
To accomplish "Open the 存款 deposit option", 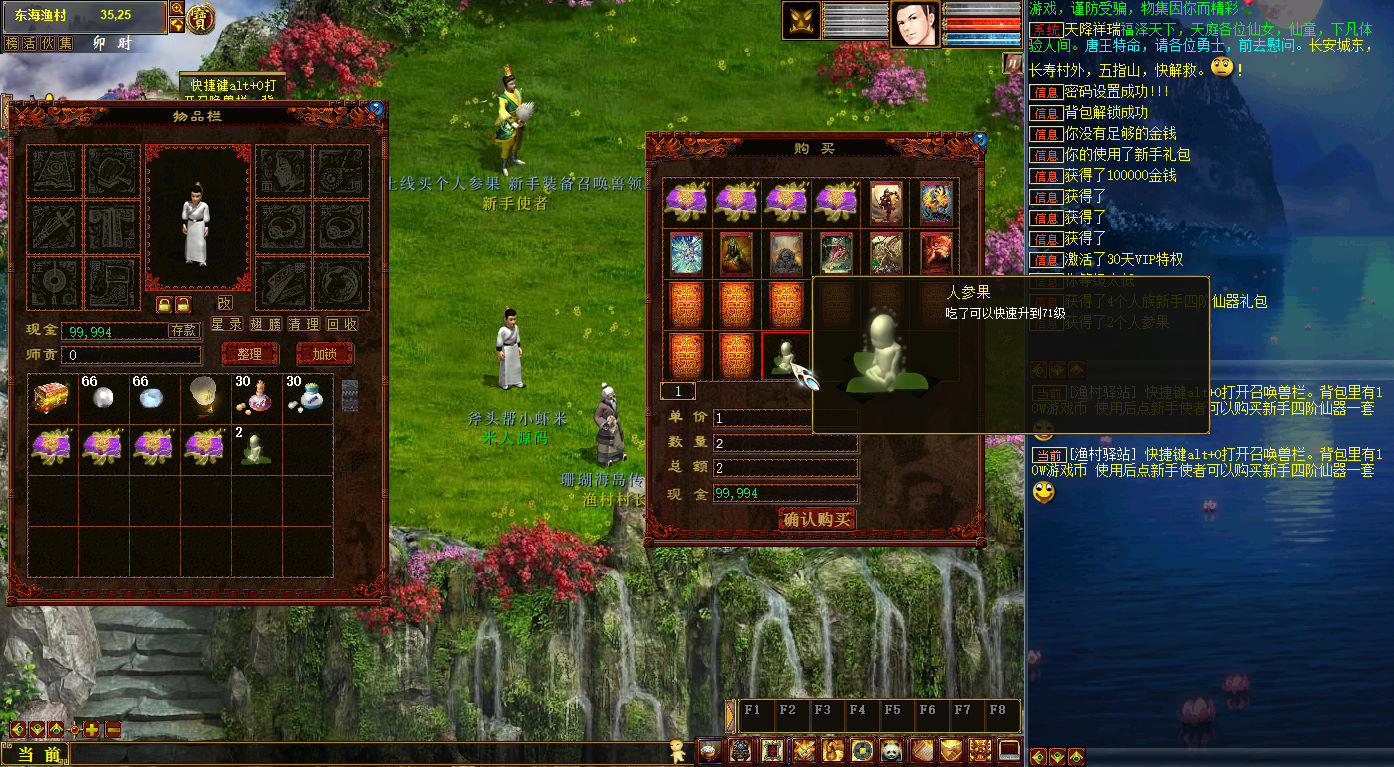I will (x=184, y=330).
